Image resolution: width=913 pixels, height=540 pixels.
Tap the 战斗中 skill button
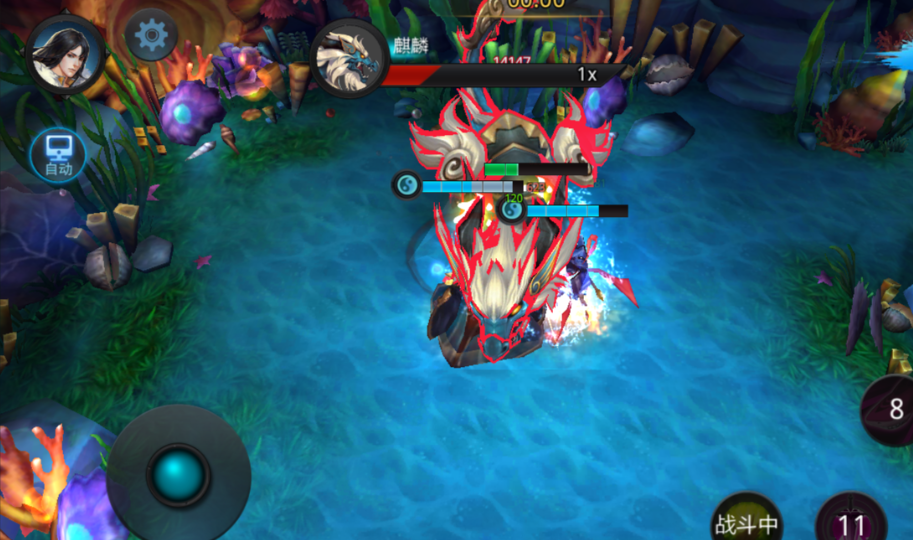(x=747, y=520)
